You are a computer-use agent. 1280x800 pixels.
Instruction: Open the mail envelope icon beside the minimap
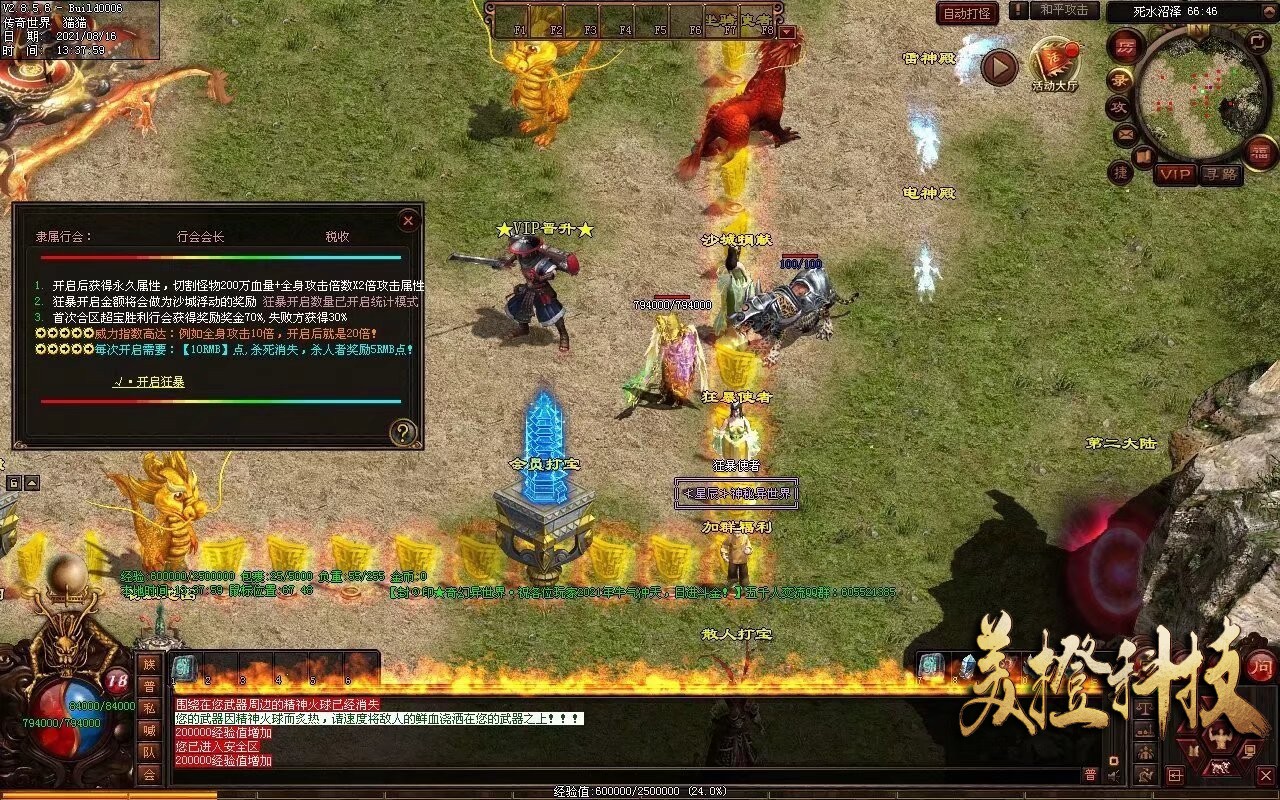click(x=1125, y=134)
